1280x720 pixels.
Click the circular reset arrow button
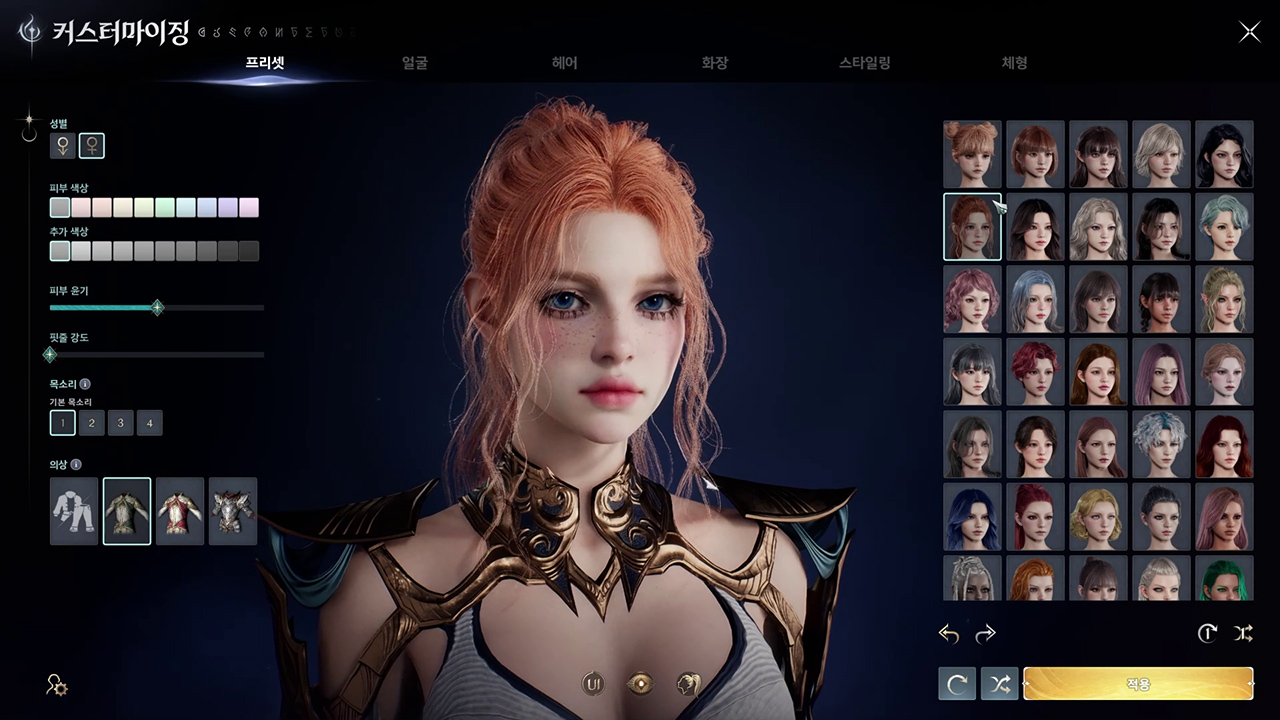(957, 684)
